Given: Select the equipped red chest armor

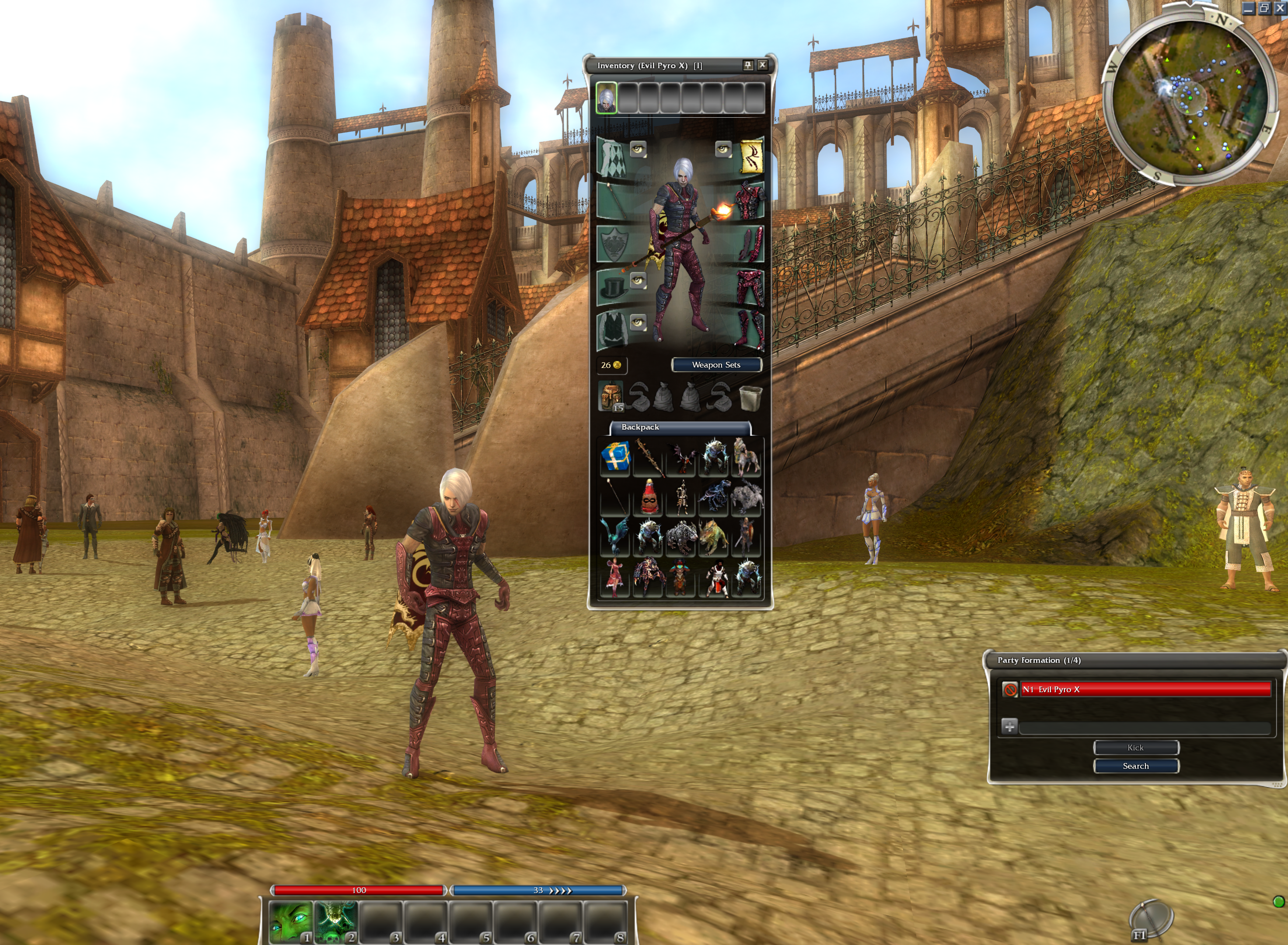Looking at the screenshot, I should click(x=750, y=201).
